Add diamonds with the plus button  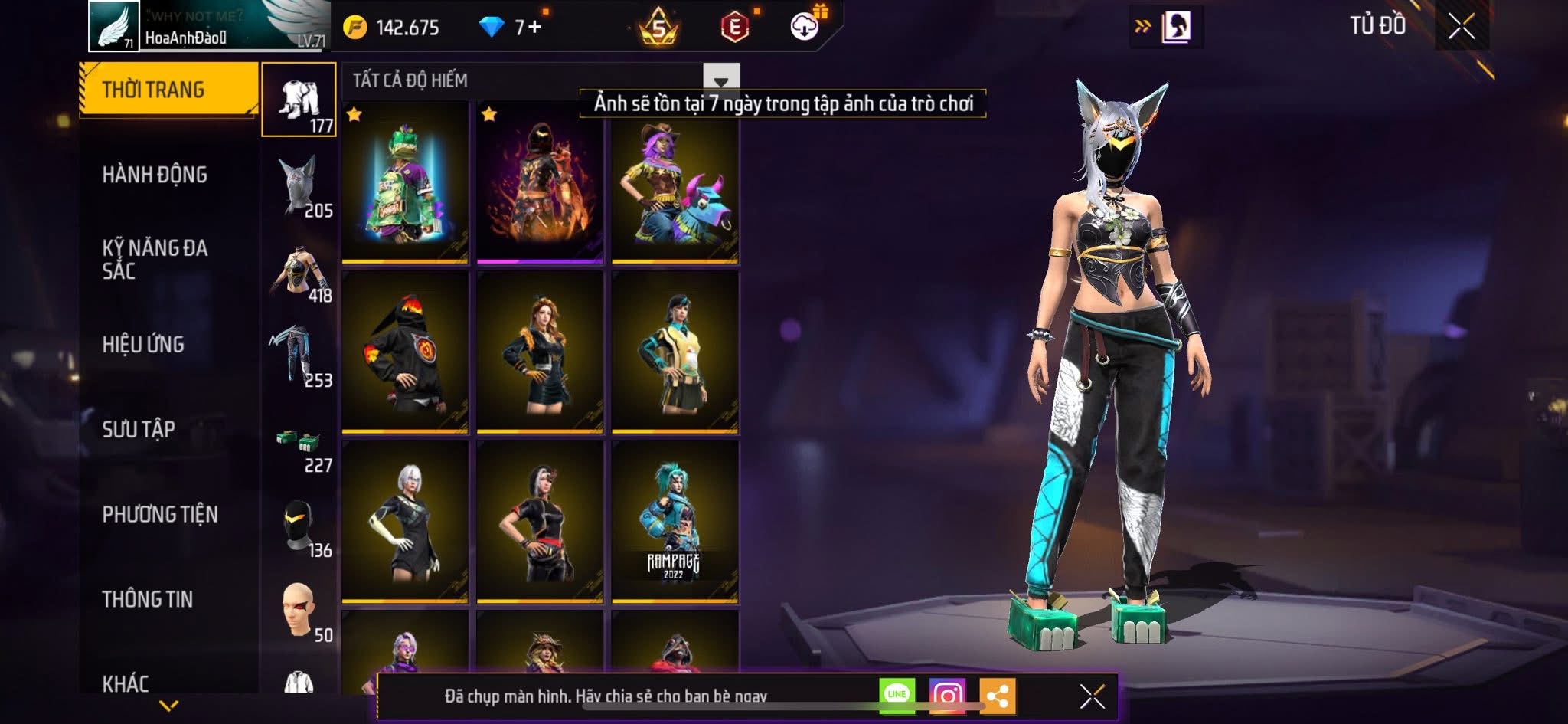point(534,28)
